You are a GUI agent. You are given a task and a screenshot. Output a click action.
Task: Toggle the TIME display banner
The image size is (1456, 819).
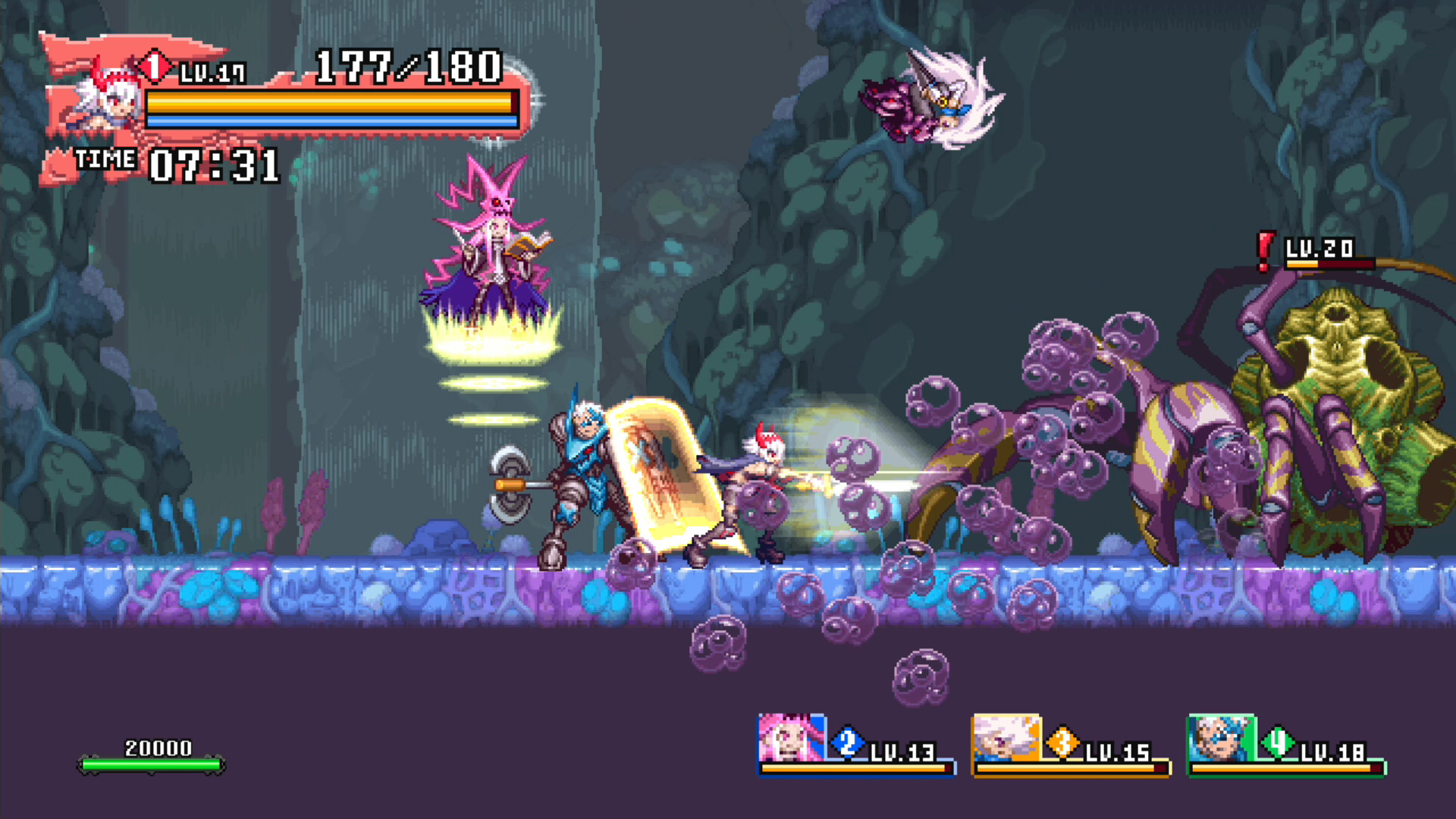[x=105, y=159]
